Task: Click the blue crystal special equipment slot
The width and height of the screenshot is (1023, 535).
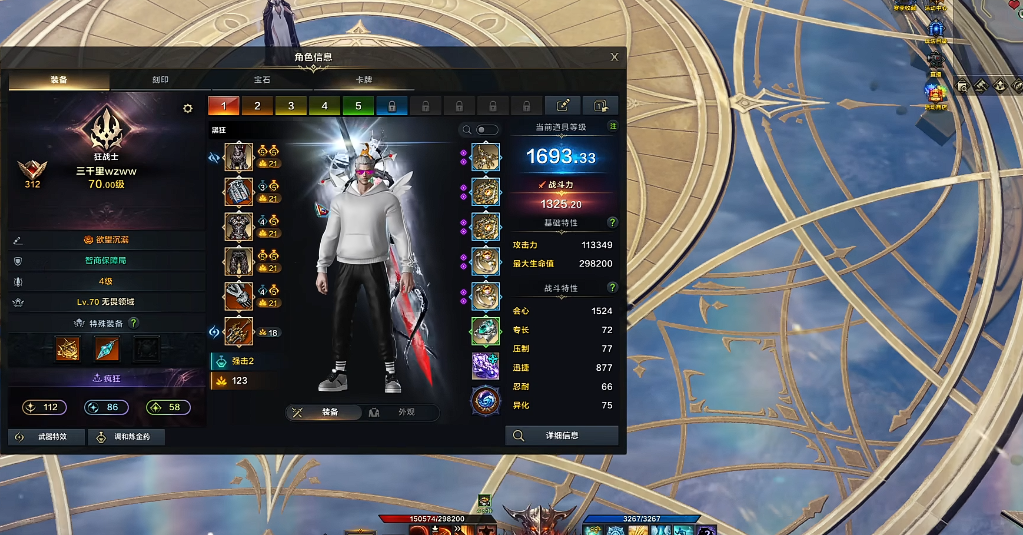Action: pyautogui.click(x=107, y=348)
